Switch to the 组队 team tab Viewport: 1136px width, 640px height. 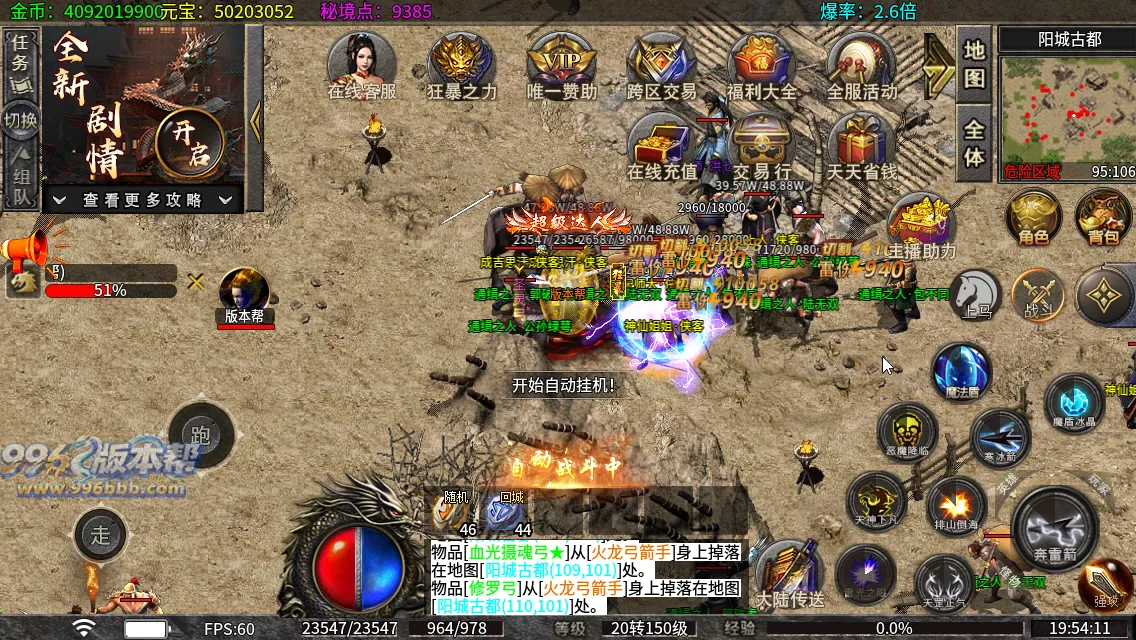pyautogui.click(x=21, y=182)
